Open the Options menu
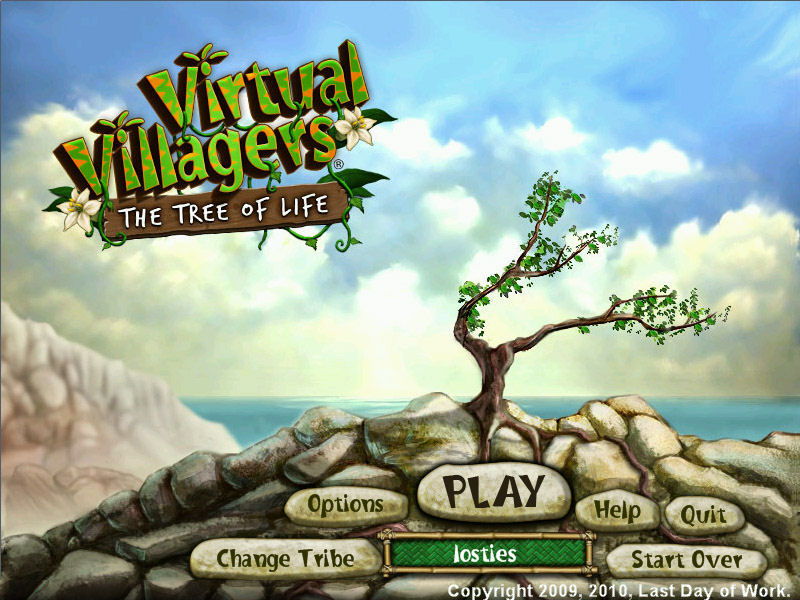800x600 pixels. click(345, 505)
